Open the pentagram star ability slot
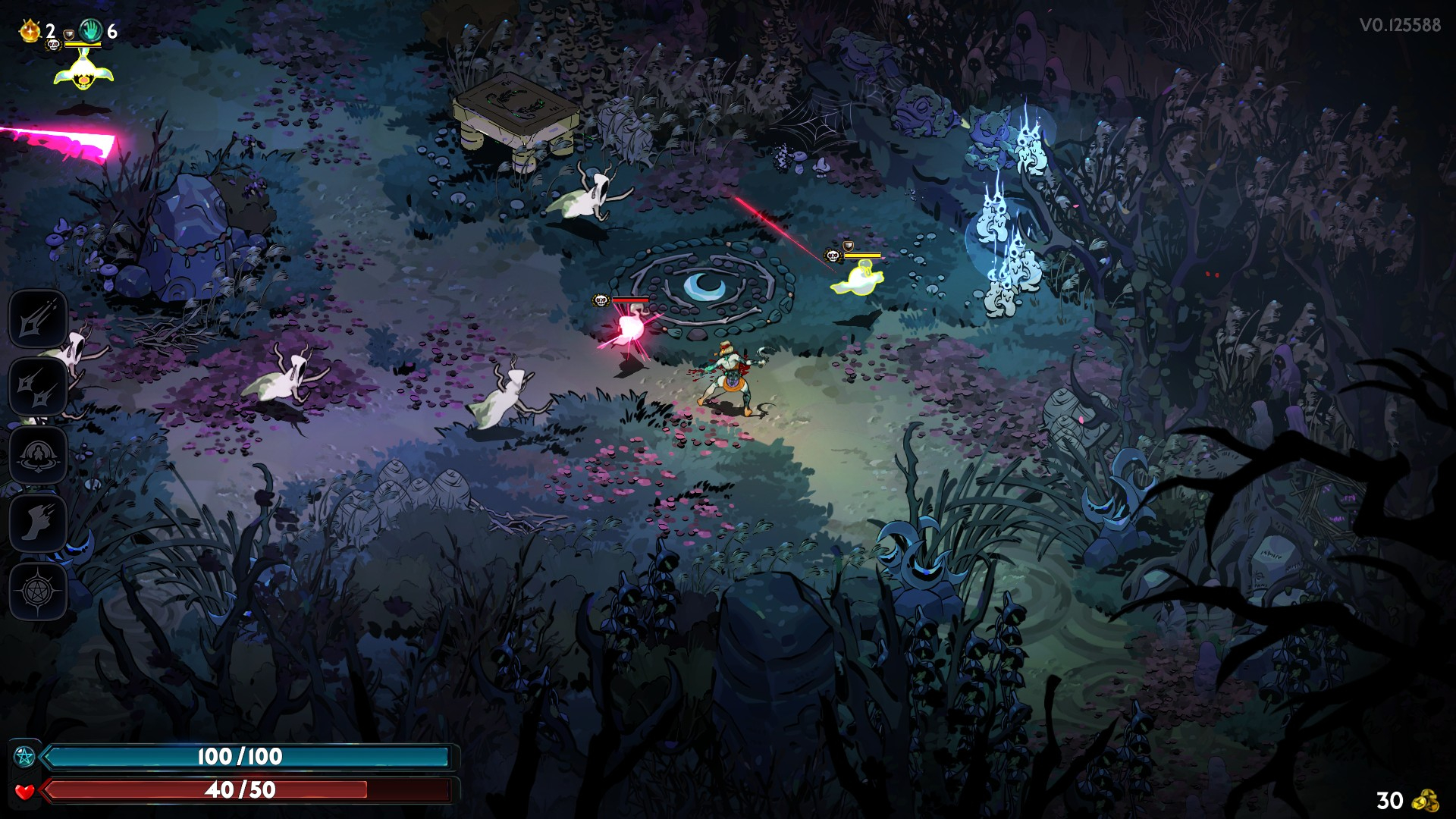Screen dimensions: 1456x819 38,591
